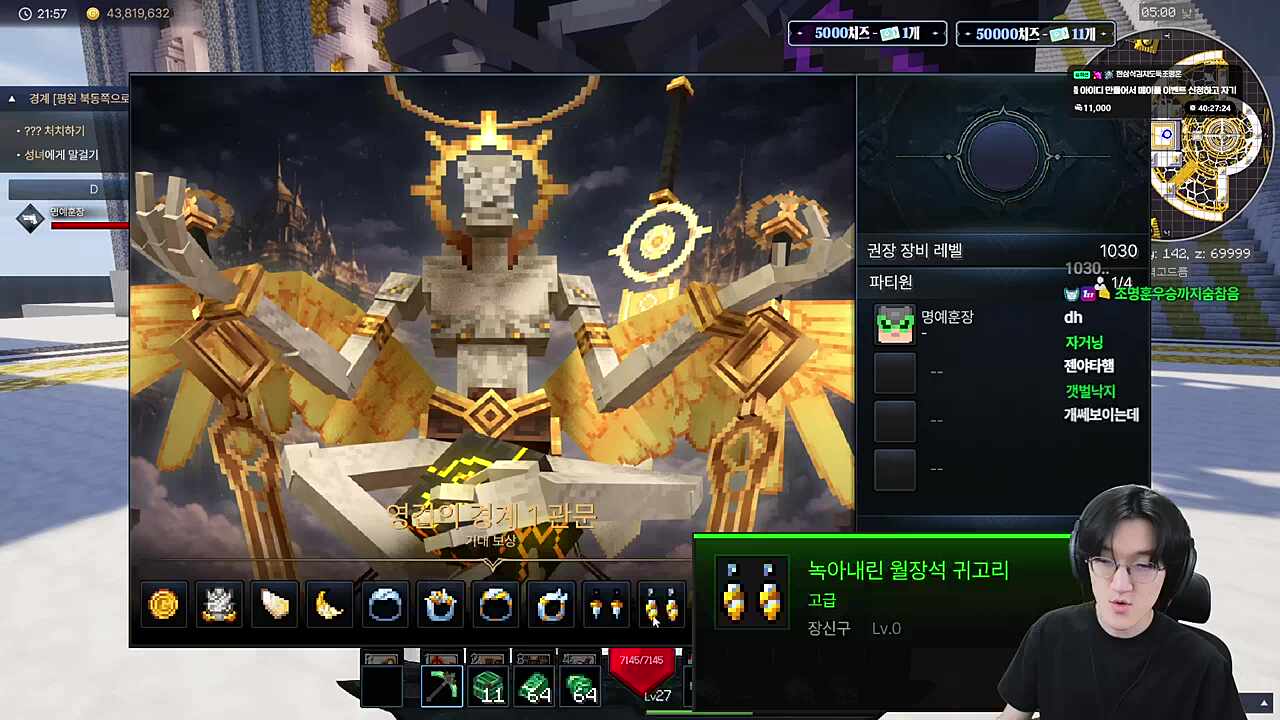Screen dimensions: 1280x720
Task: Select the gold coin reward icon
Action: pos(163,604)
